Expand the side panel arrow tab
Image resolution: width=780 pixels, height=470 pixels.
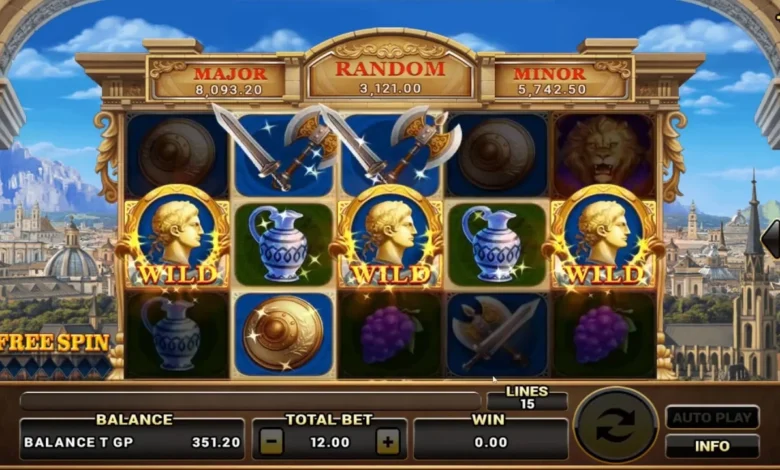tap(771, 239)
